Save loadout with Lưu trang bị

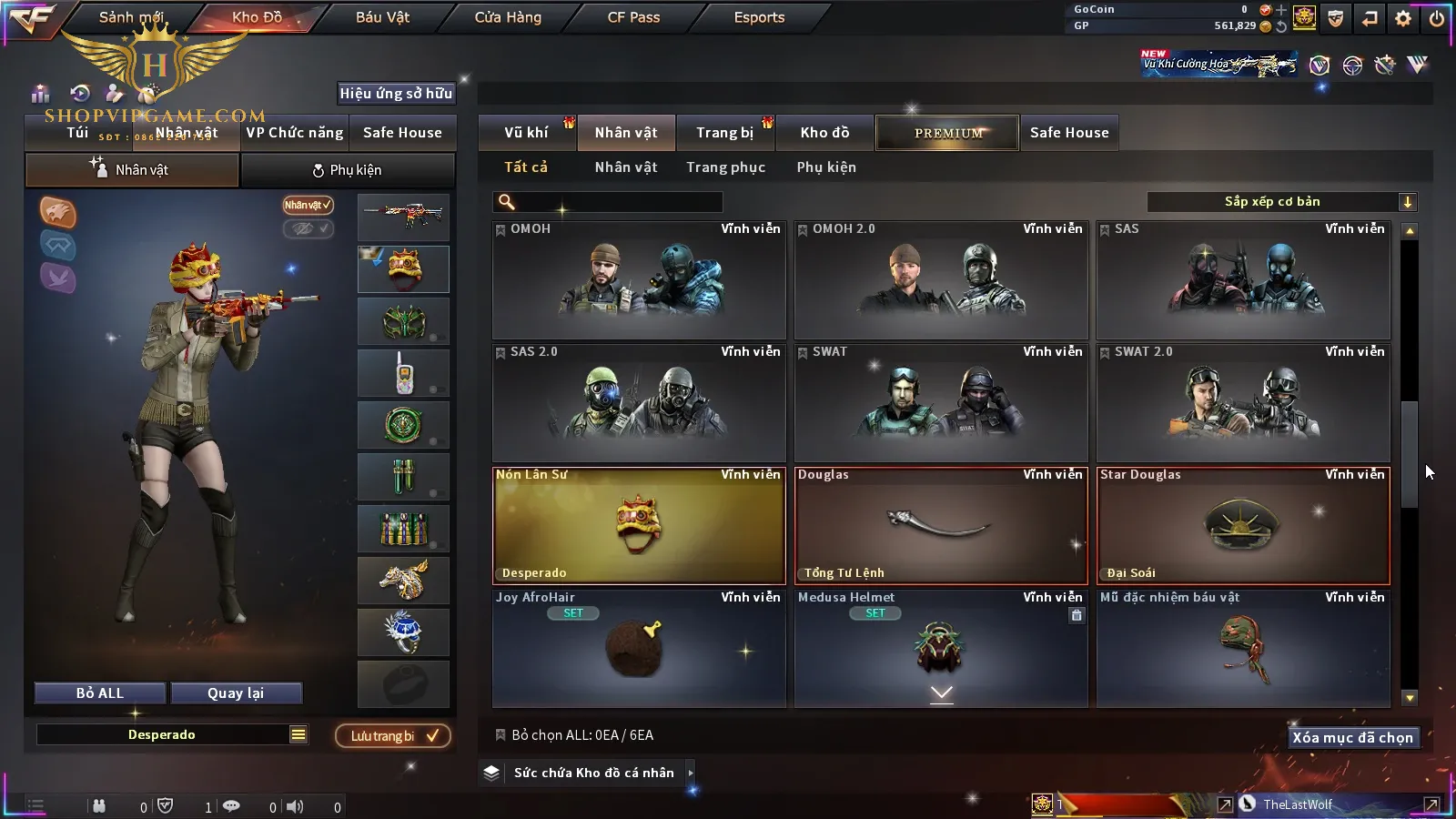click(x=393, y=736)
